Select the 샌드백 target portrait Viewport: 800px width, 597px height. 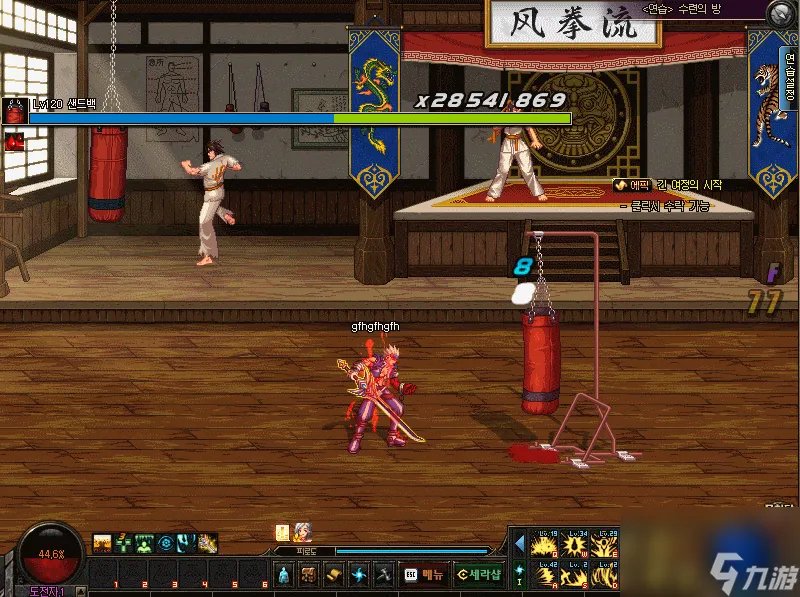(14, 111)
